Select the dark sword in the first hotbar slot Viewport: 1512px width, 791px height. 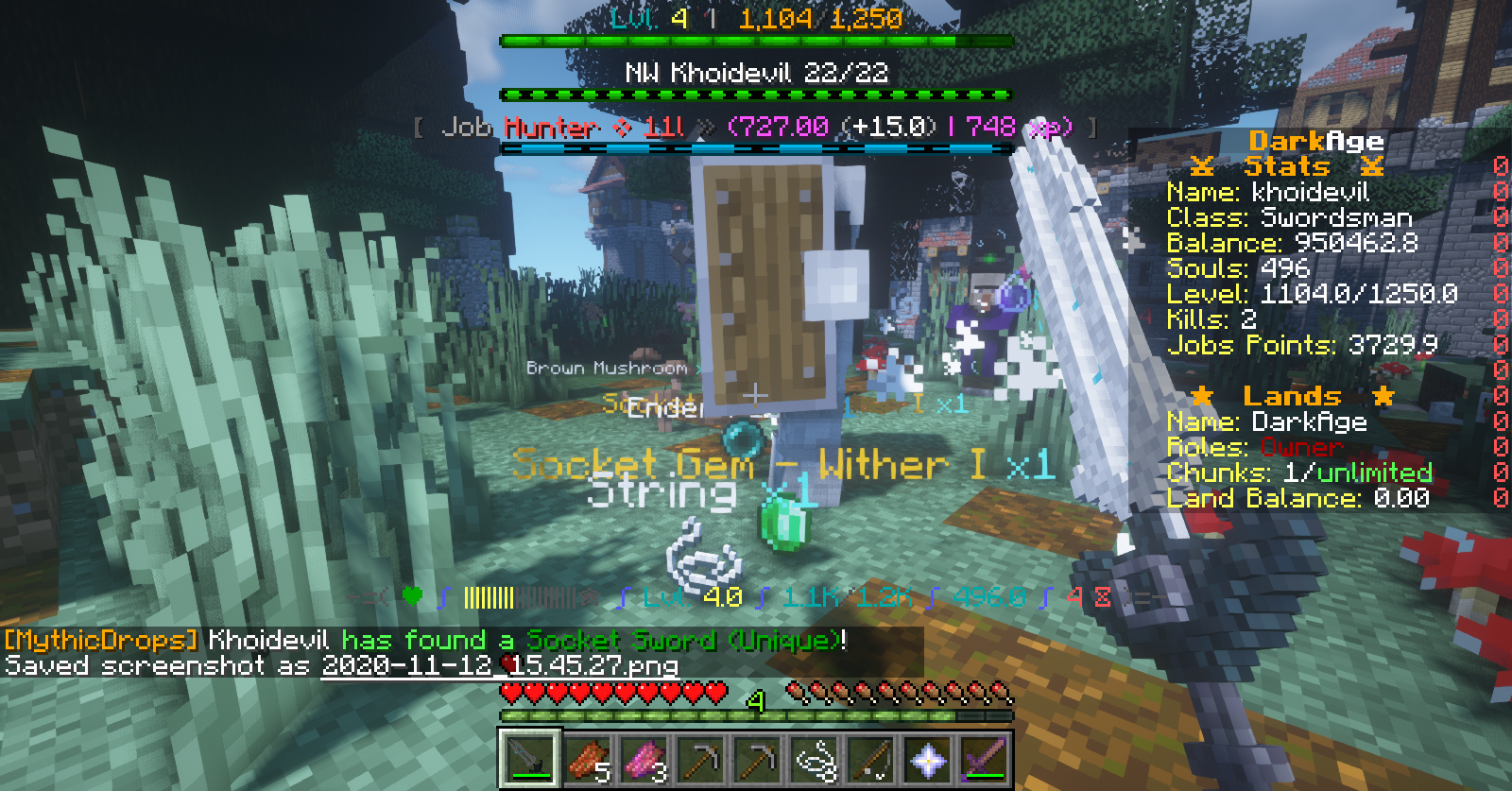[x=528, y=758]
